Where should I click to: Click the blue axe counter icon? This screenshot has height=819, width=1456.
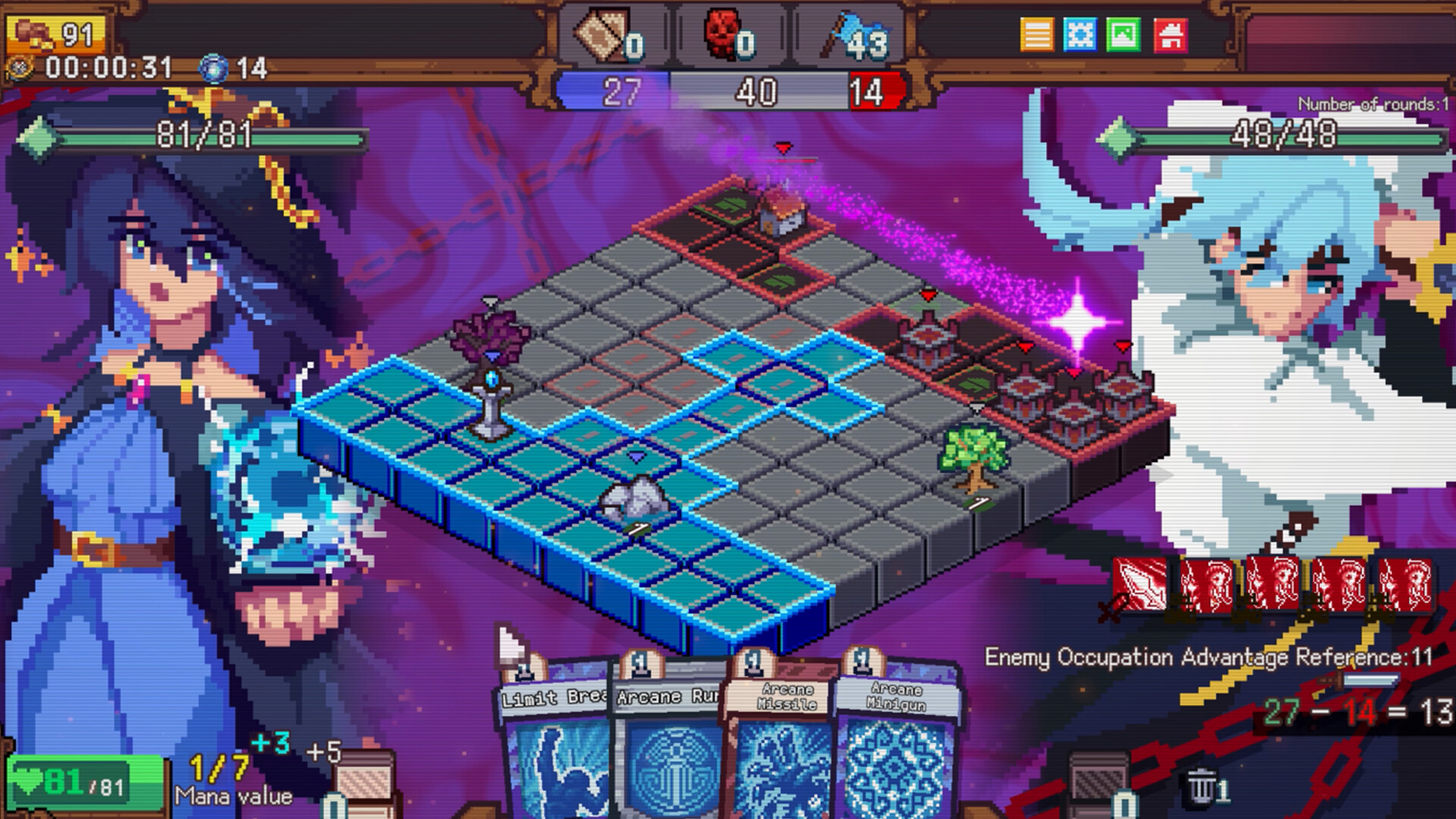pos(842,36)
